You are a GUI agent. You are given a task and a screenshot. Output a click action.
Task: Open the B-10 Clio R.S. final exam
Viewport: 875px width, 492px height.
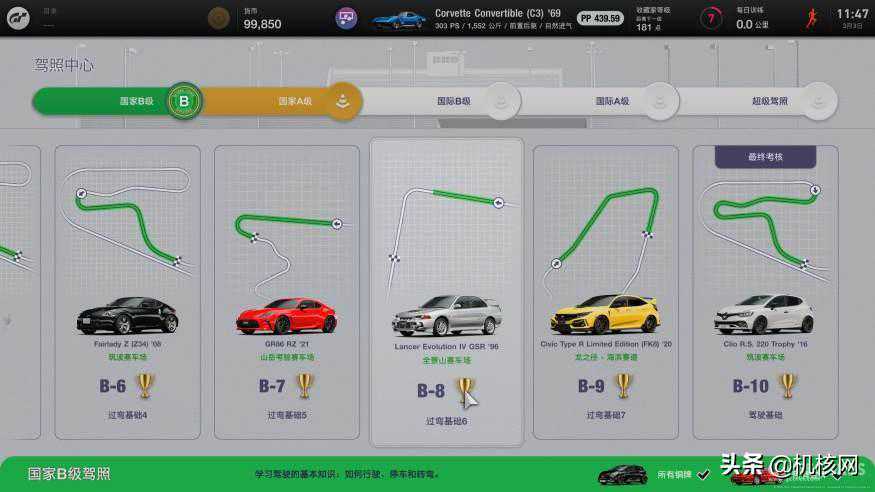click(764, 292)
